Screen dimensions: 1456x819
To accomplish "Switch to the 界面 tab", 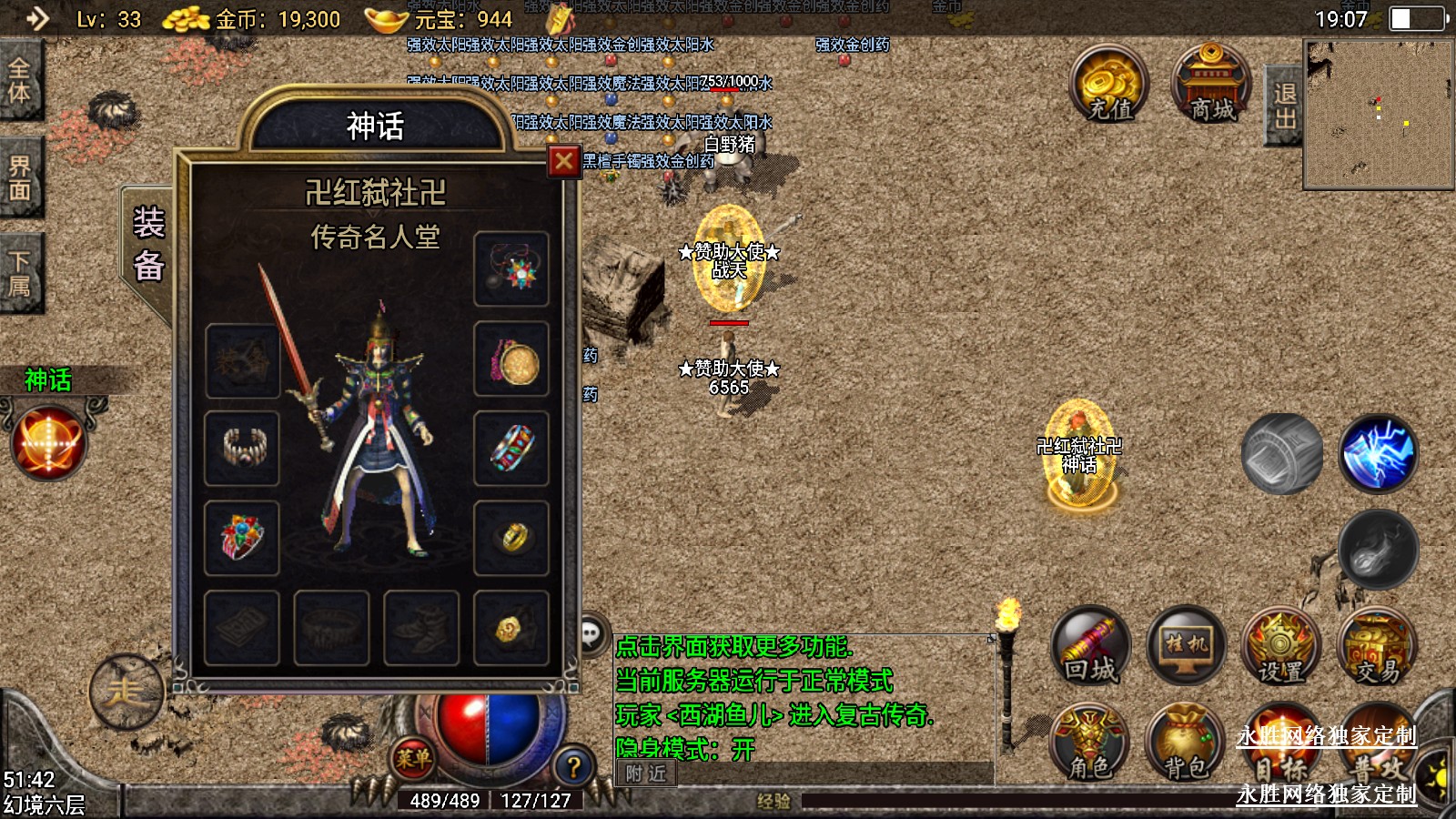I will tap(20, 177).
